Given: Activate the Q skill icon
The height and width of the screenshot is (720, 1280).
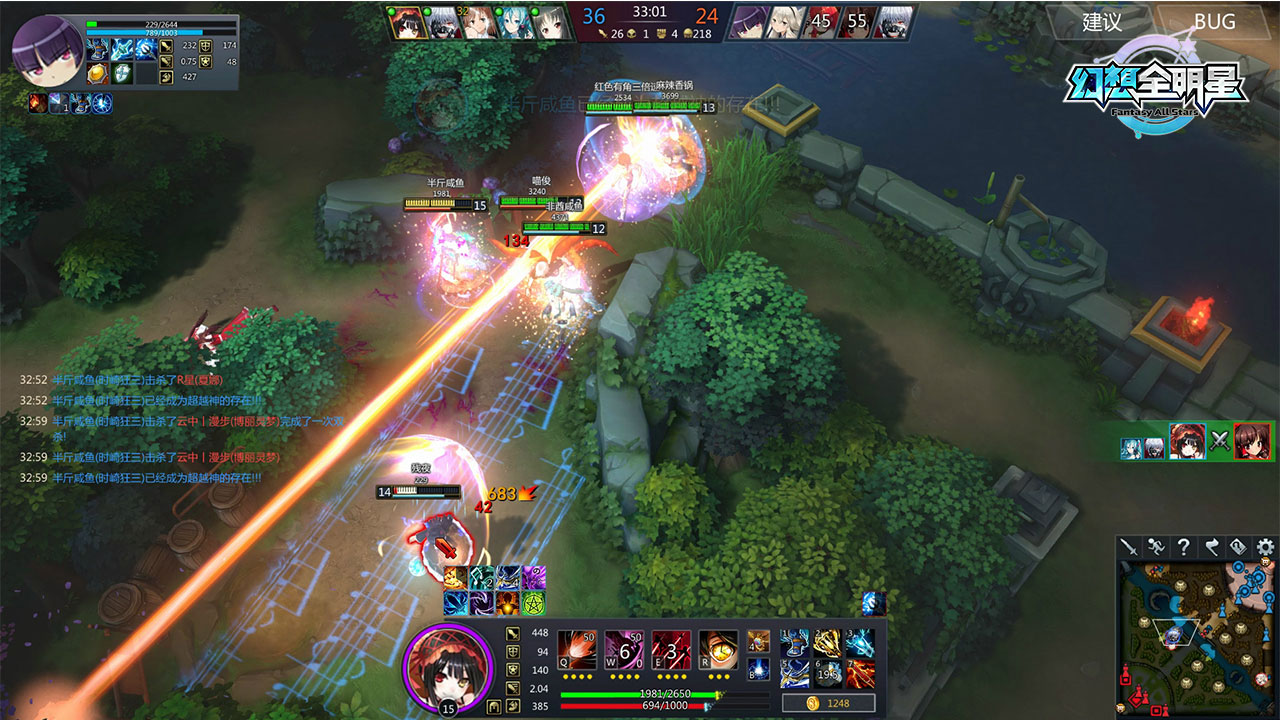Looking at the screenshot, I should [x=577, y=649].
